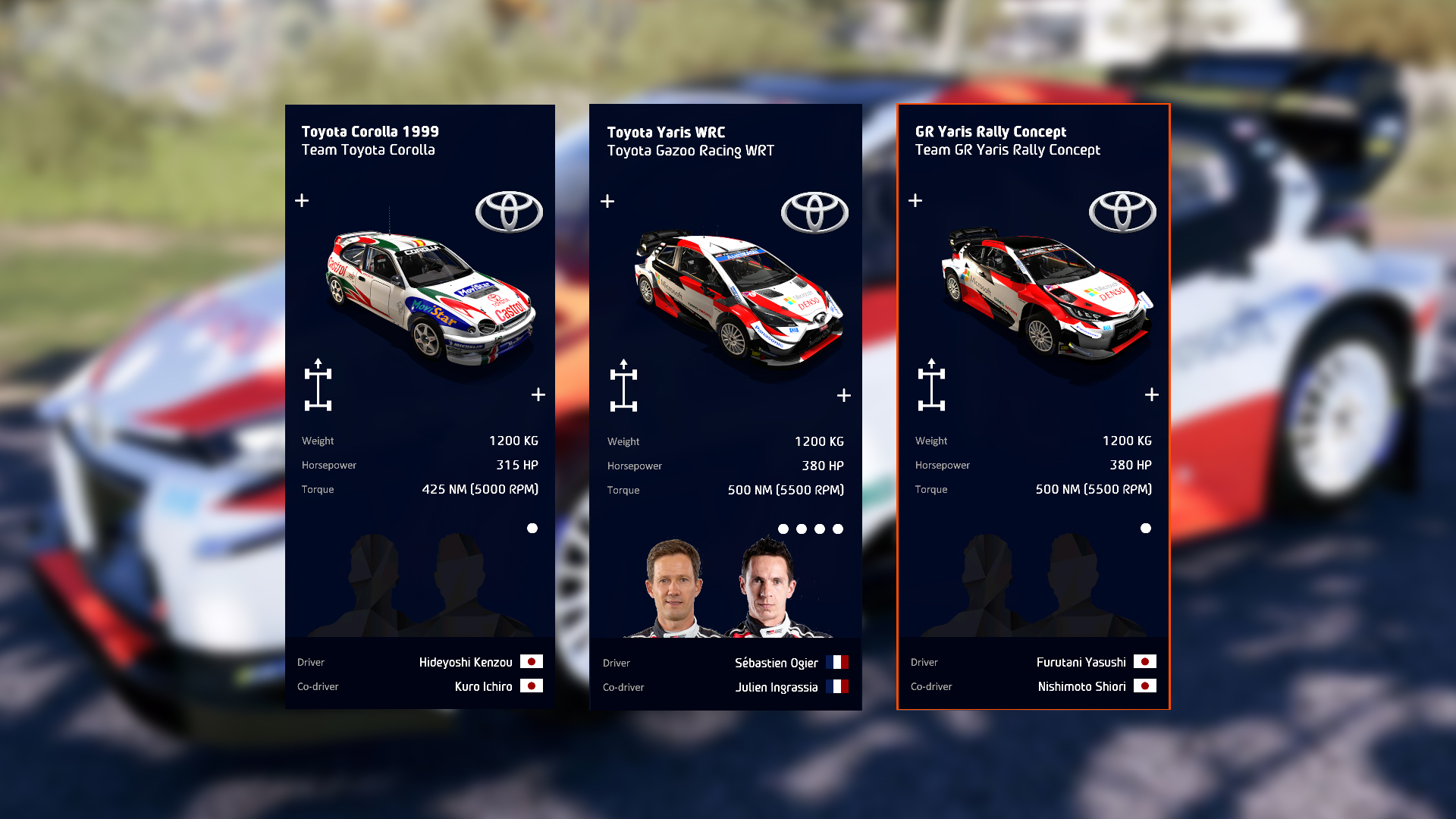Click the drivetrain icon on GR Yaris Rally Concept
Image resolution: width=1456 pixels, height=819 pixels.
934,386
